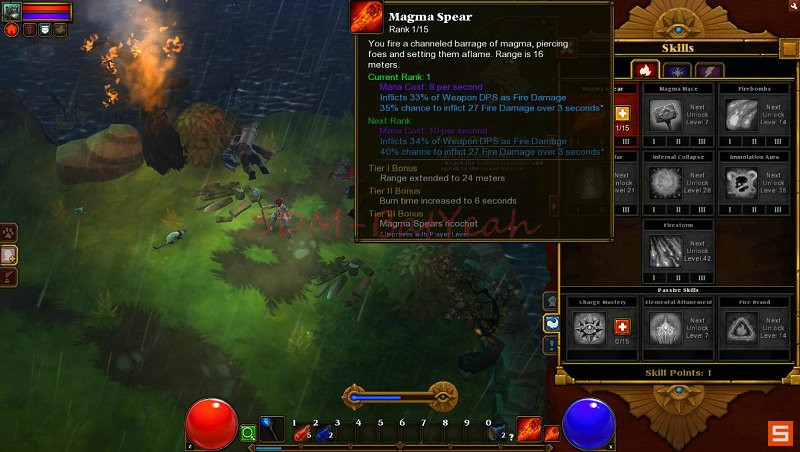
Task: Click the green magnifier button on hotbar
Action: click(248, 433)
